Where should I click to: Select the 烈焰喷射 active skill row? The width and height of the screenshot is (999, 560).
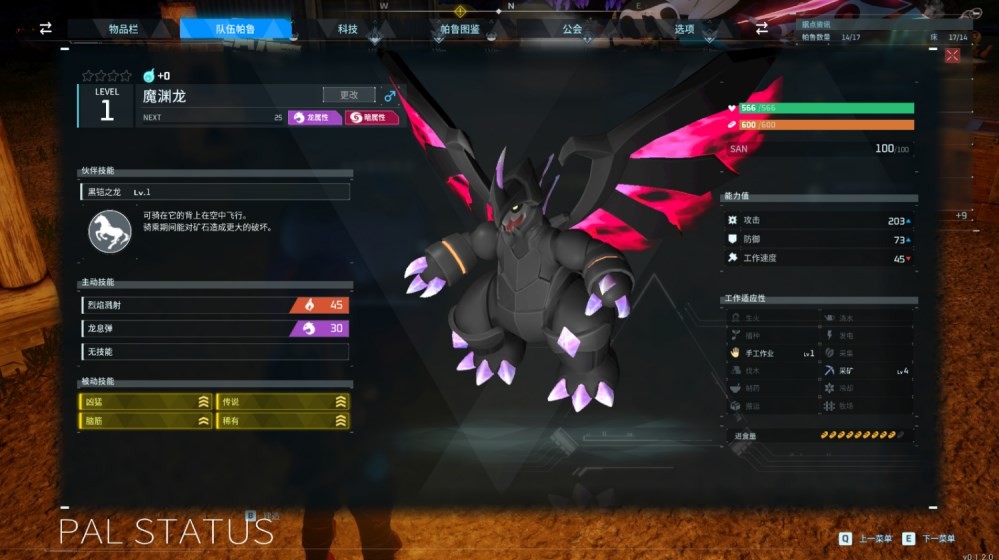click(x=215, y=305)
